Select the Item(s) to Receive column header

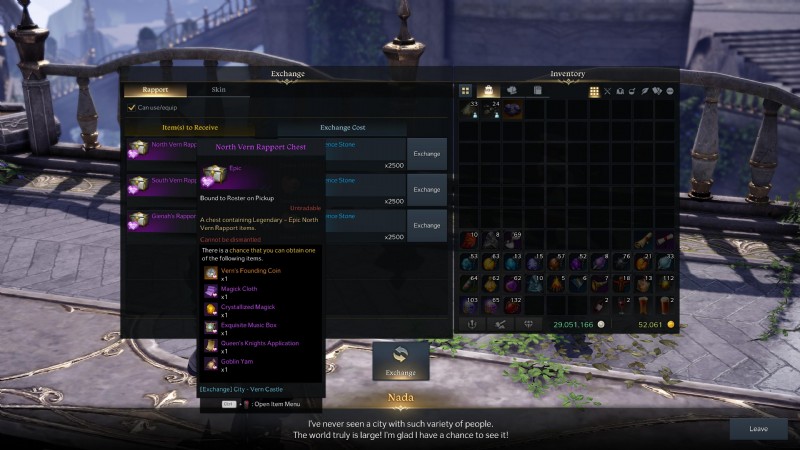pyautogui.click(x=188, y=128)
